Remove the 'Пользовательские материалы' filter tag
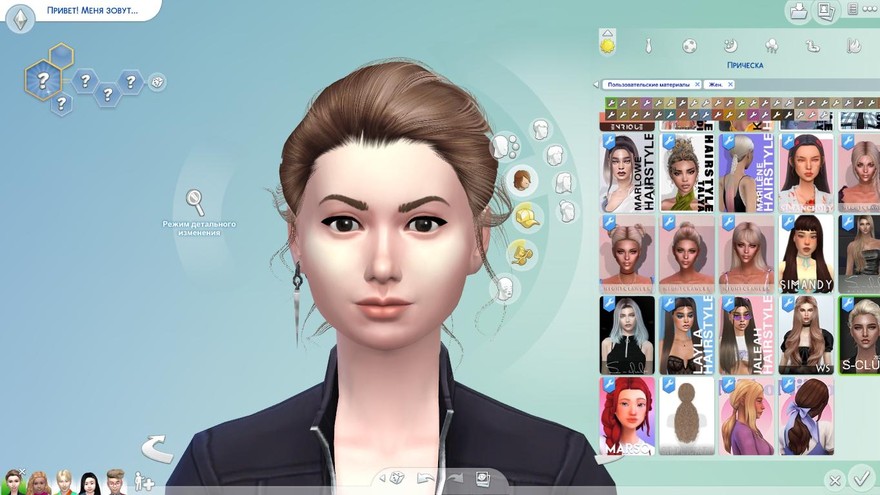The width and height of the screenshot is (880, 495). [x=697, y=85]
